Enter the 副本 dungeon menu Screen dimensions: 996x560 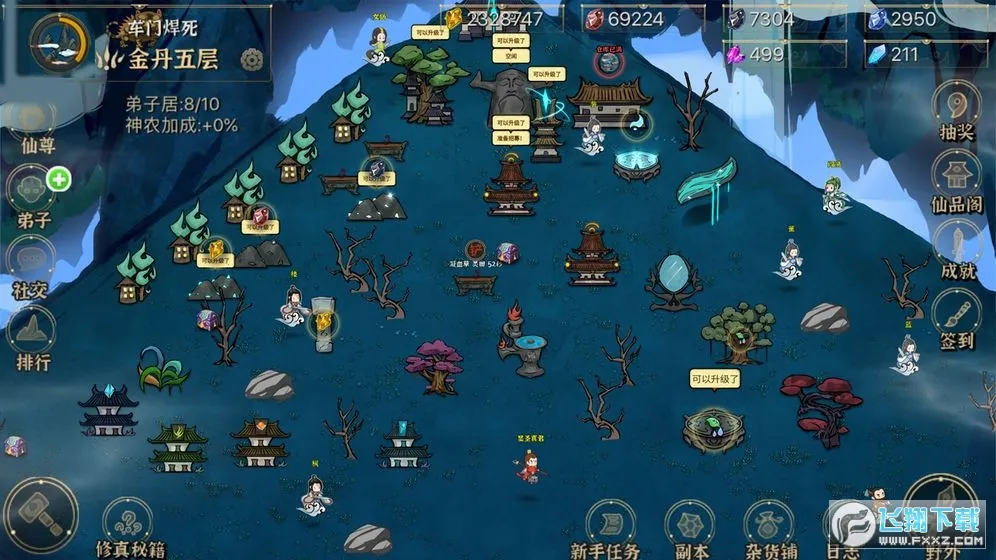point(690,526)
